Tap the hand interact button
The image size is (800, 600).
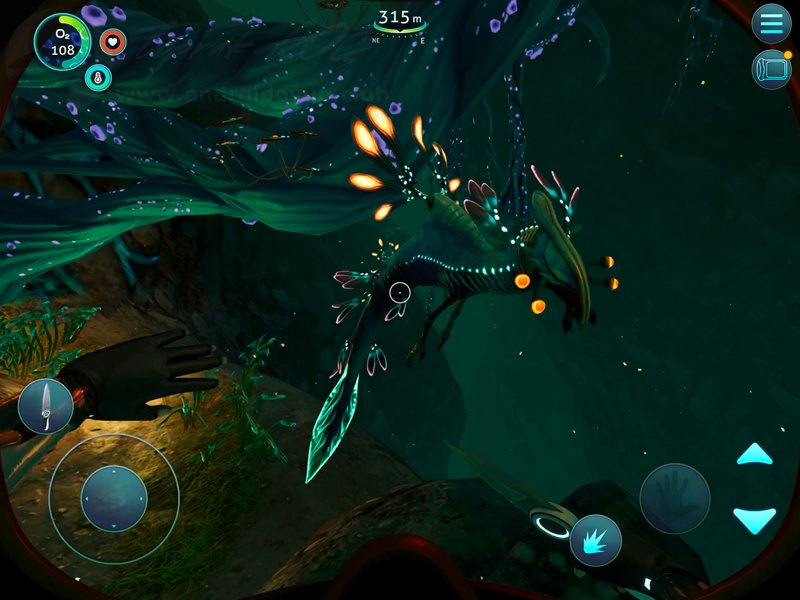[x=675, y=498]
